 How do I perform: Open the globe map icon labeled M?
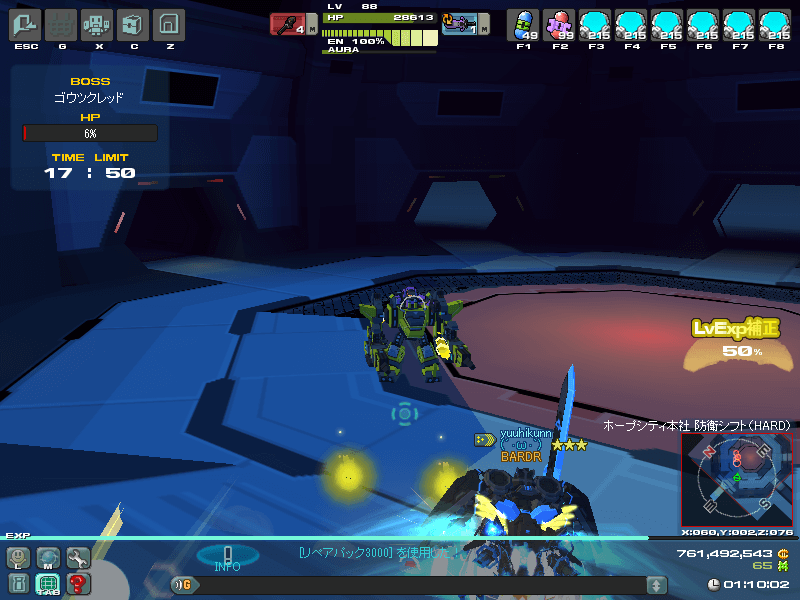coord(48,558)
